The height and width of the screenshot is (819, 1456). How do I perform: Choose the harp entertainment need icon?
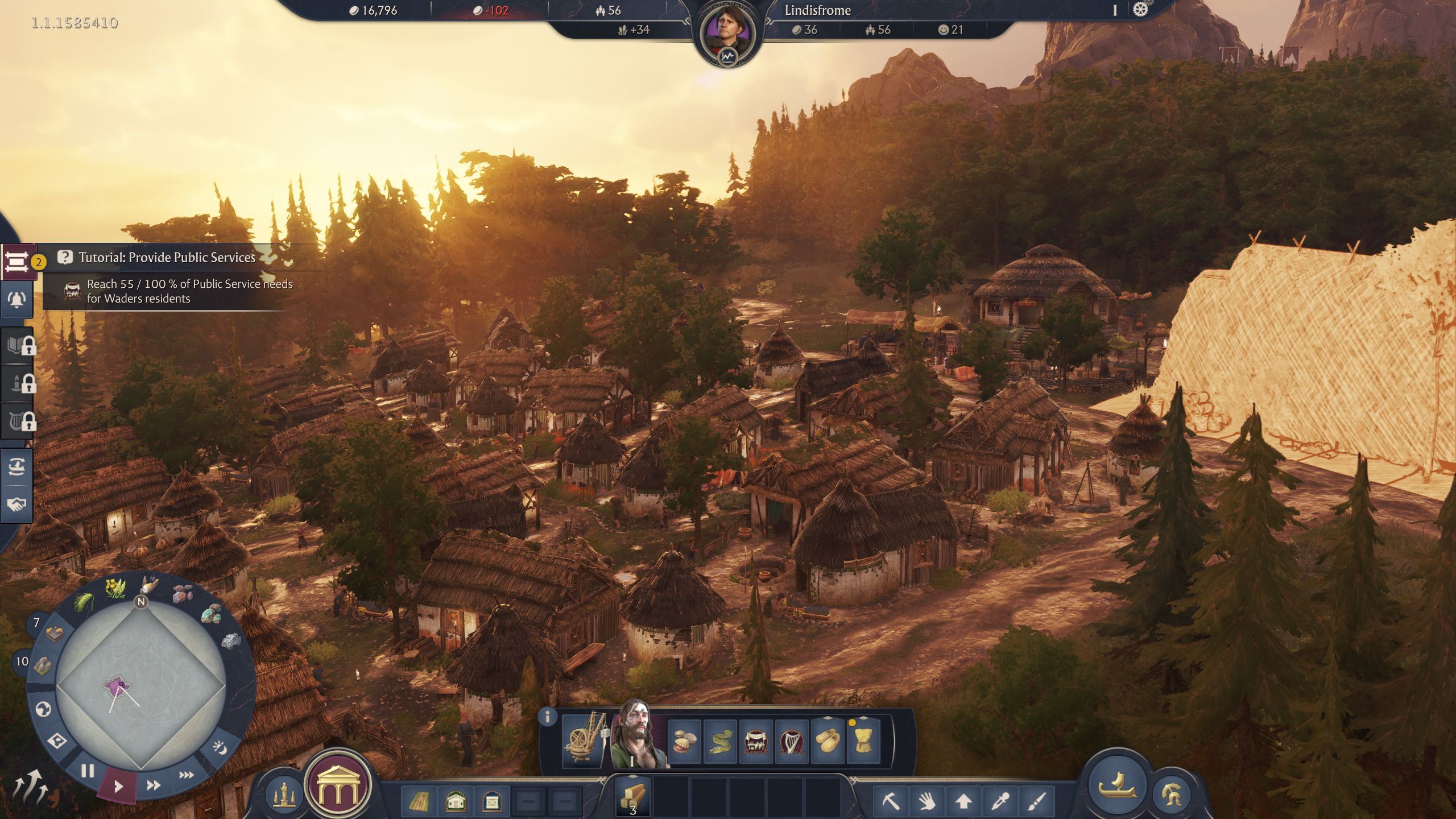[x=791, y=741]
